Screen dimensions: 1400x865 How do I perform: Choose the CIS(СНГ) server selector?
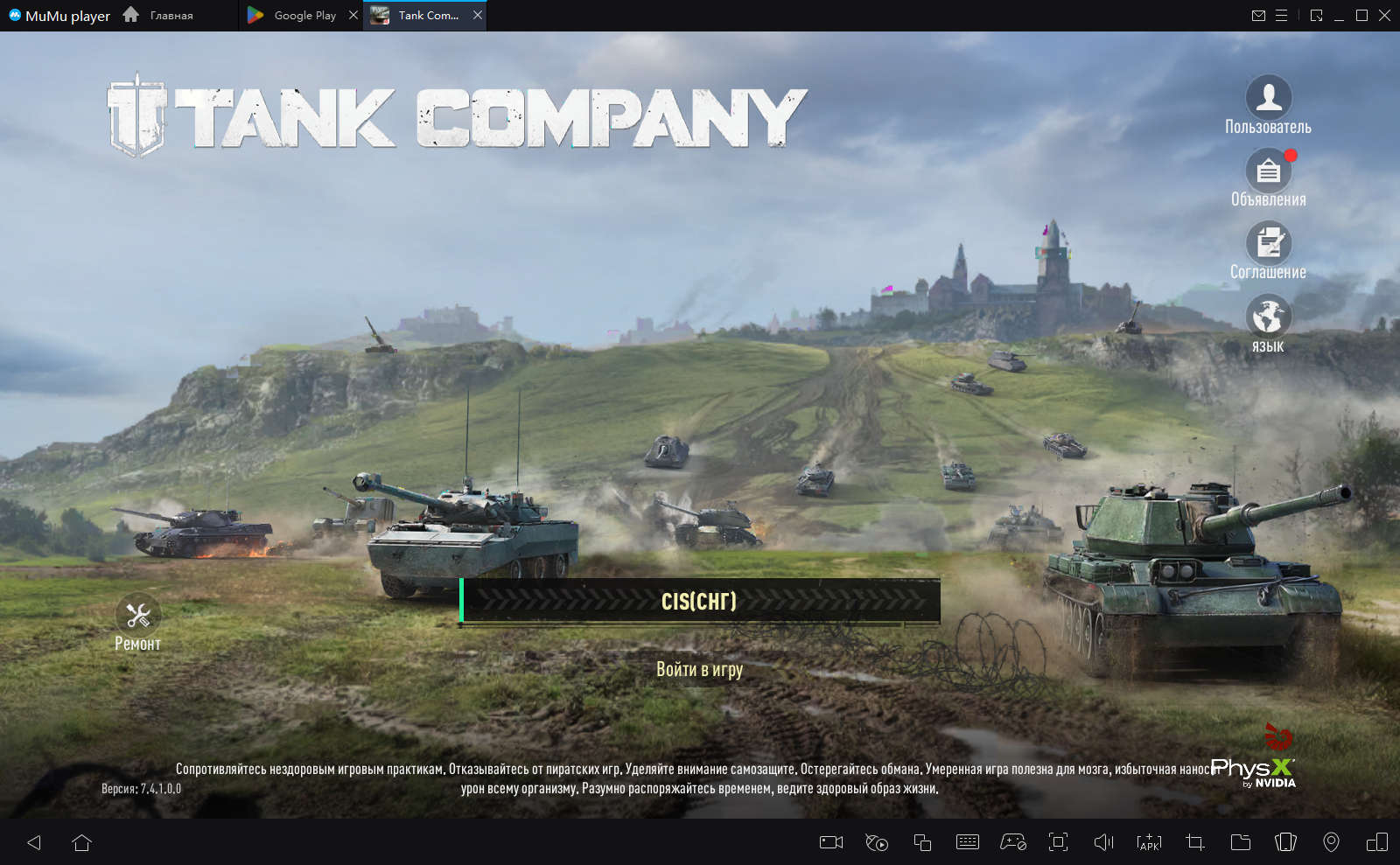point(700,601)
